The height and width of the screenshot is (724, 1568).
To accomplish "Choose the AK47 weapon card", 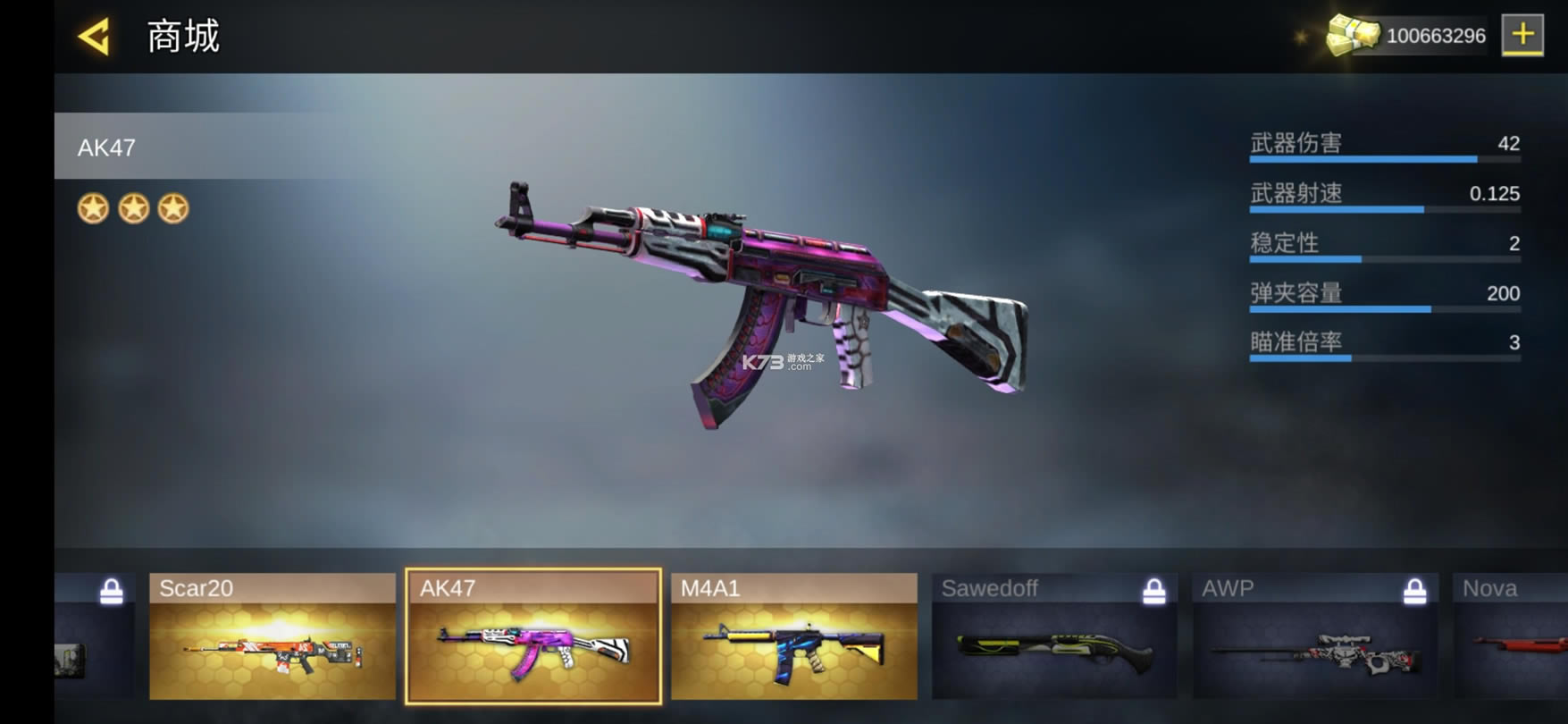I will pos(533,636).
